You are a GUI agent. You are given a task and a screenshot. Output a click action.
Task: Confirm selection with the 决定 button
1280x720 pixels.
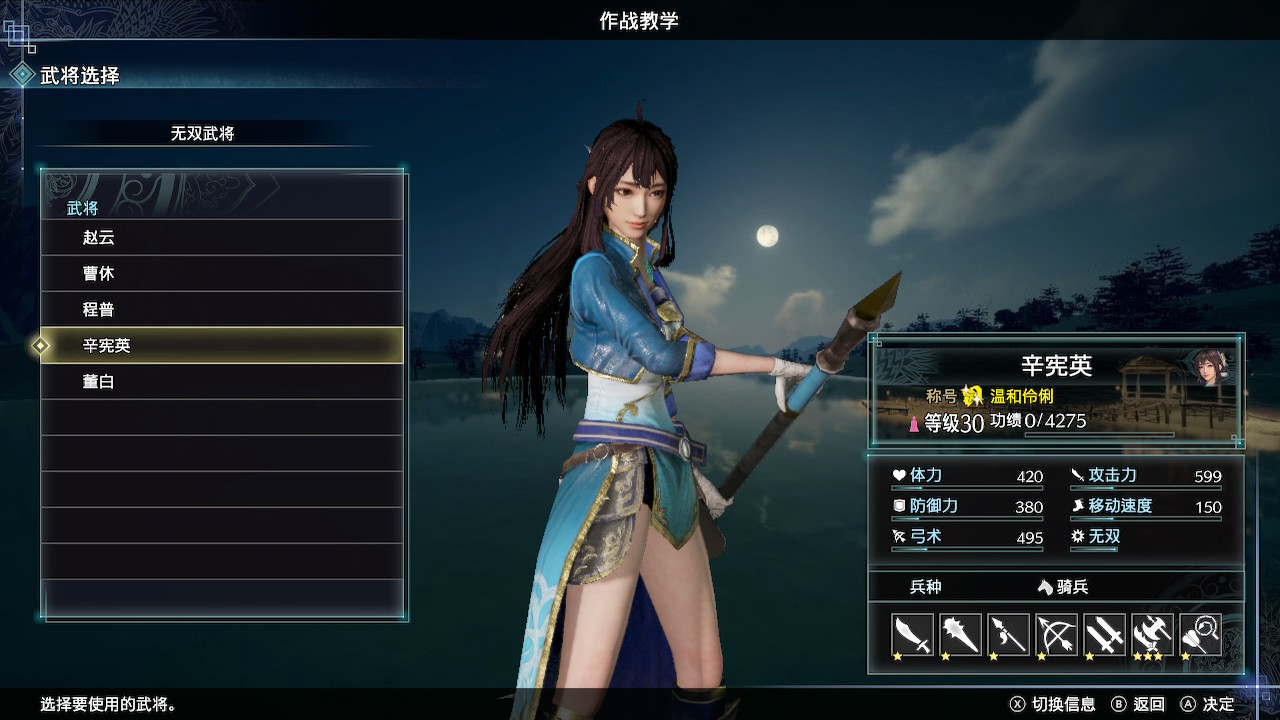(x=1208, y=704)
